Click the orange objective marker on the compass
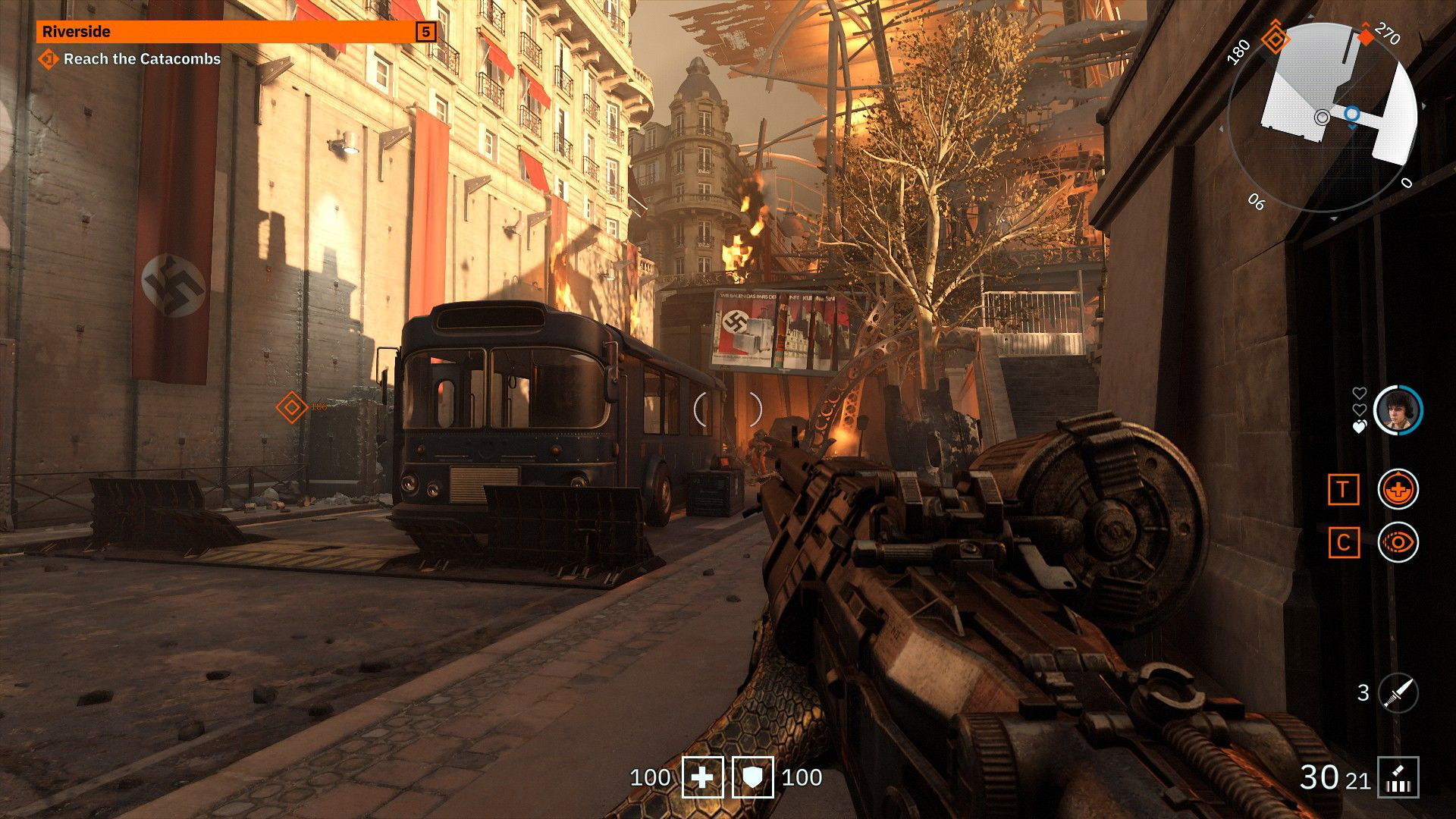This screenshot has height=819, width=1456. point(1276,38)
